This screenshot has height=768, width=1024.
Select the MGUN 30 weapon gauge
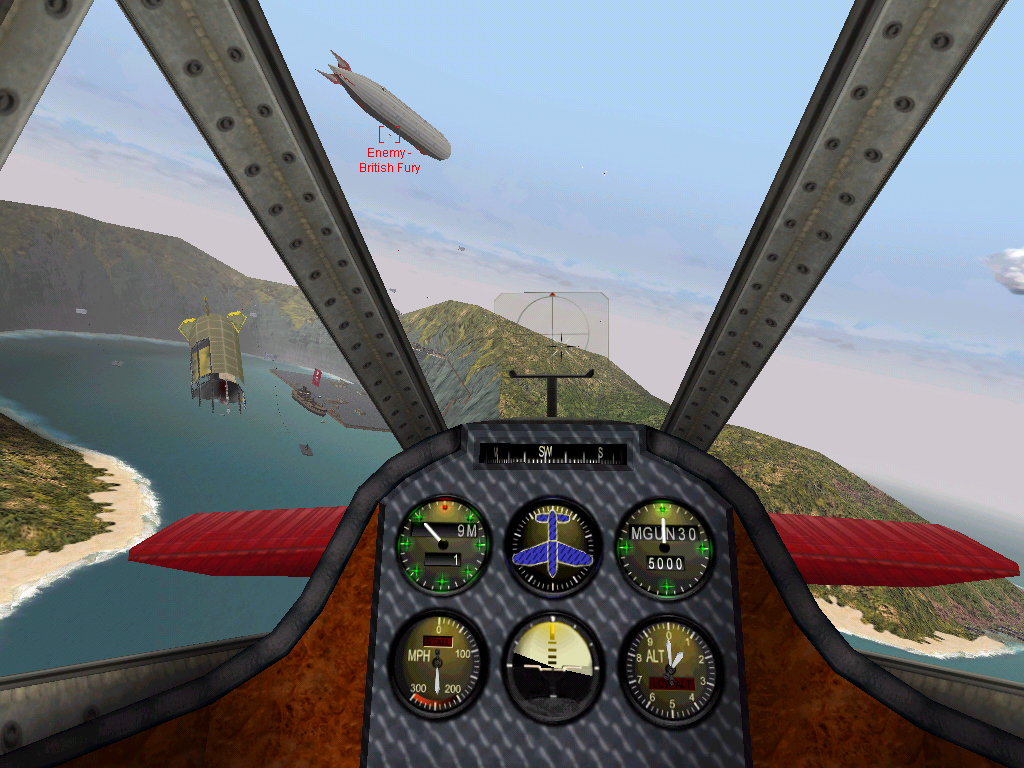point(664,548)
